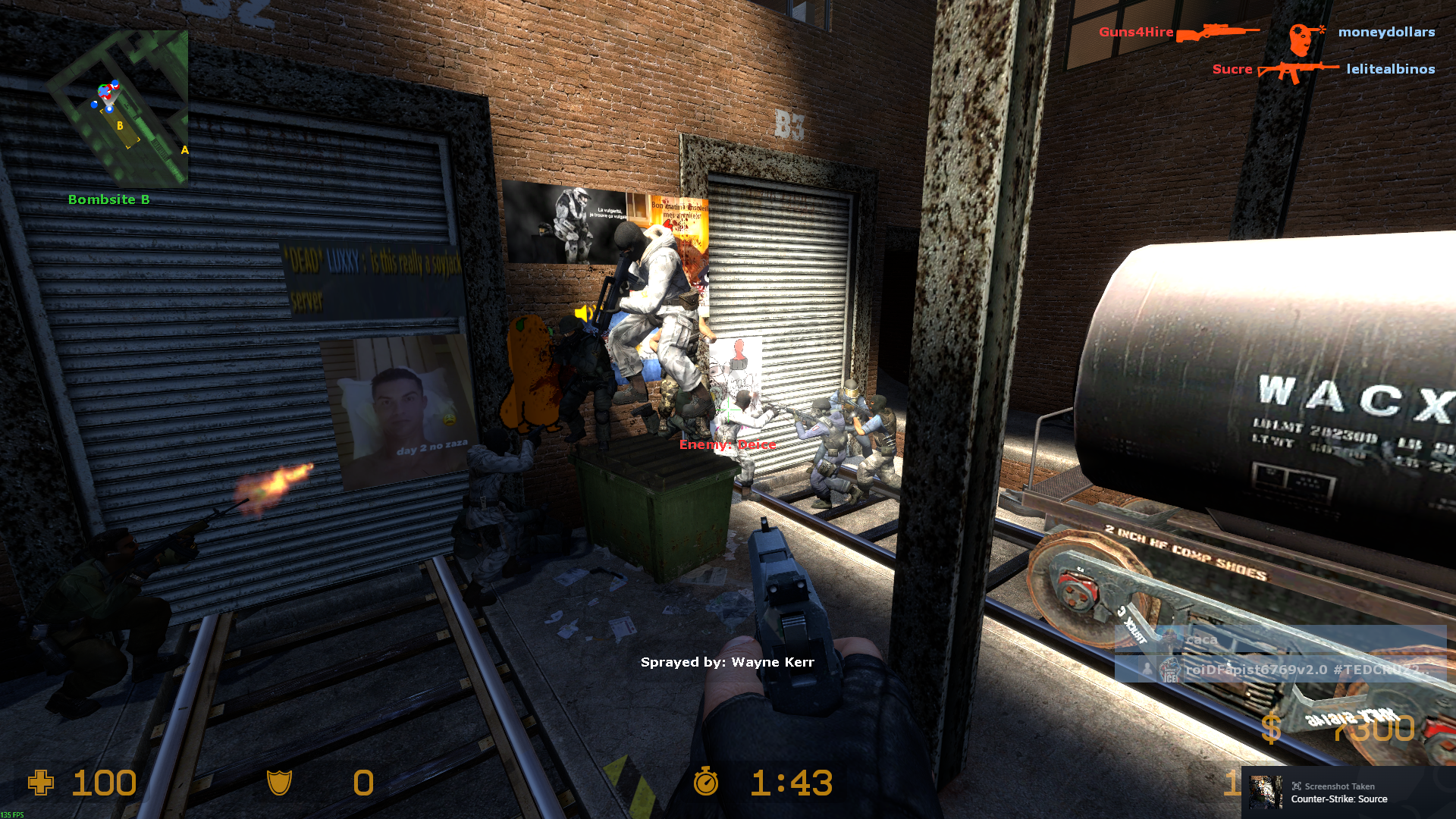
Task: Click the screenshot thumbnail in the Steam notification
Action: pyautogui.click(x=1266, y=792)
